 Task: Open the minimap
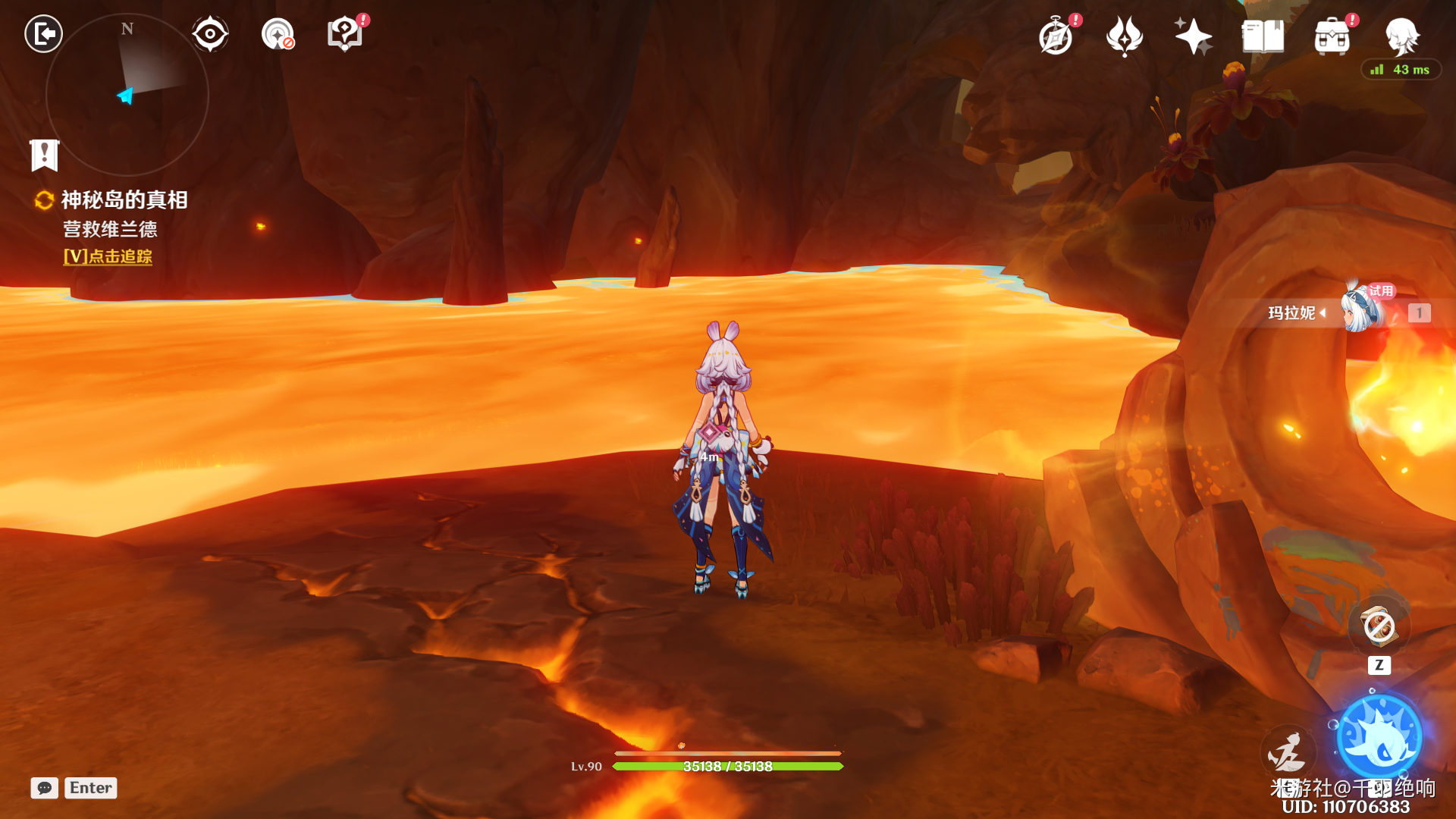(127, 96)
